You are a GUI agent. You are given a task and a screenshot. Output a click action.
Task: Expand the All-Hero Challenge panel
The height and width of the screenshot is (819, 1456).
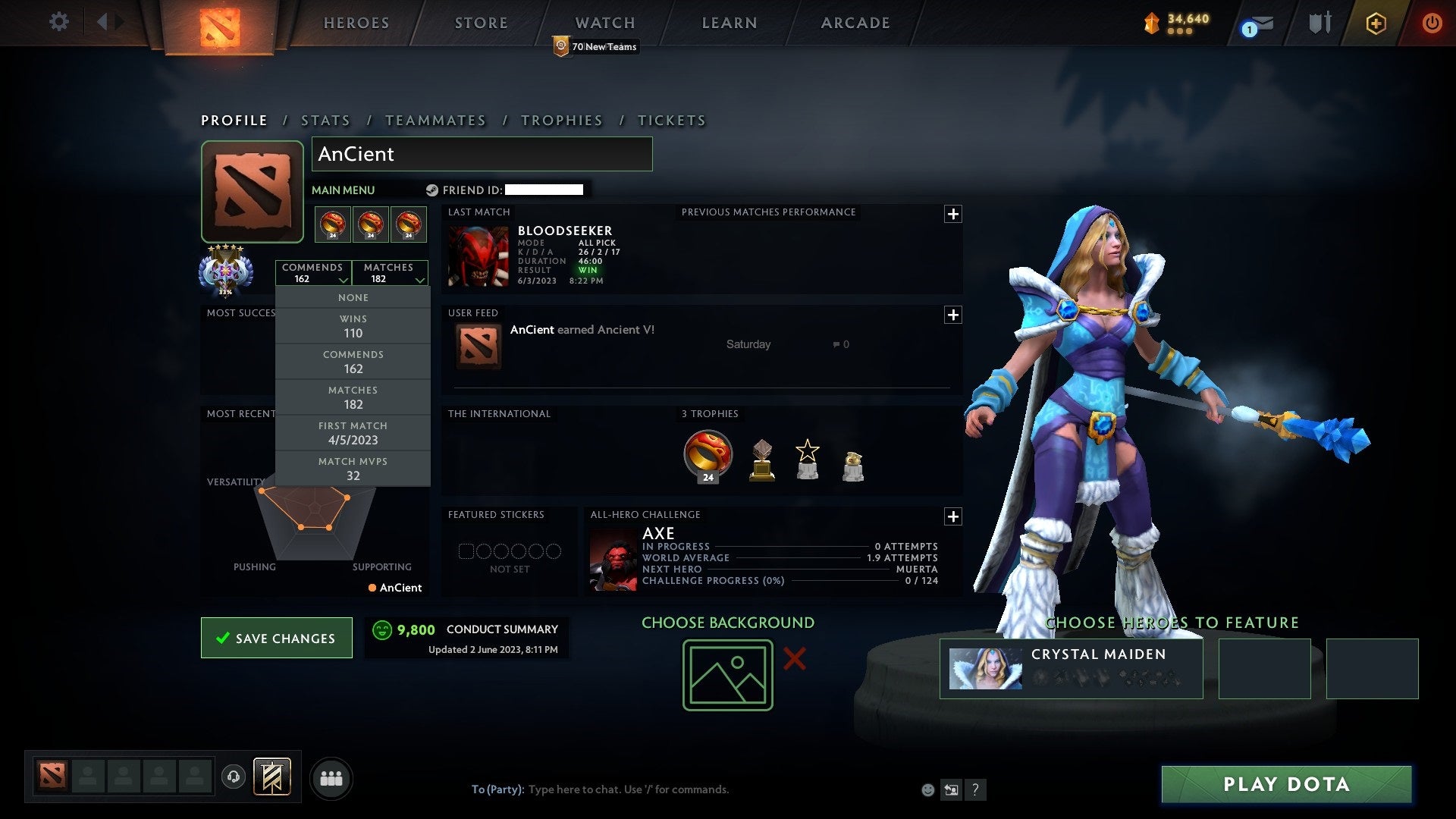(x=953, y=517)
